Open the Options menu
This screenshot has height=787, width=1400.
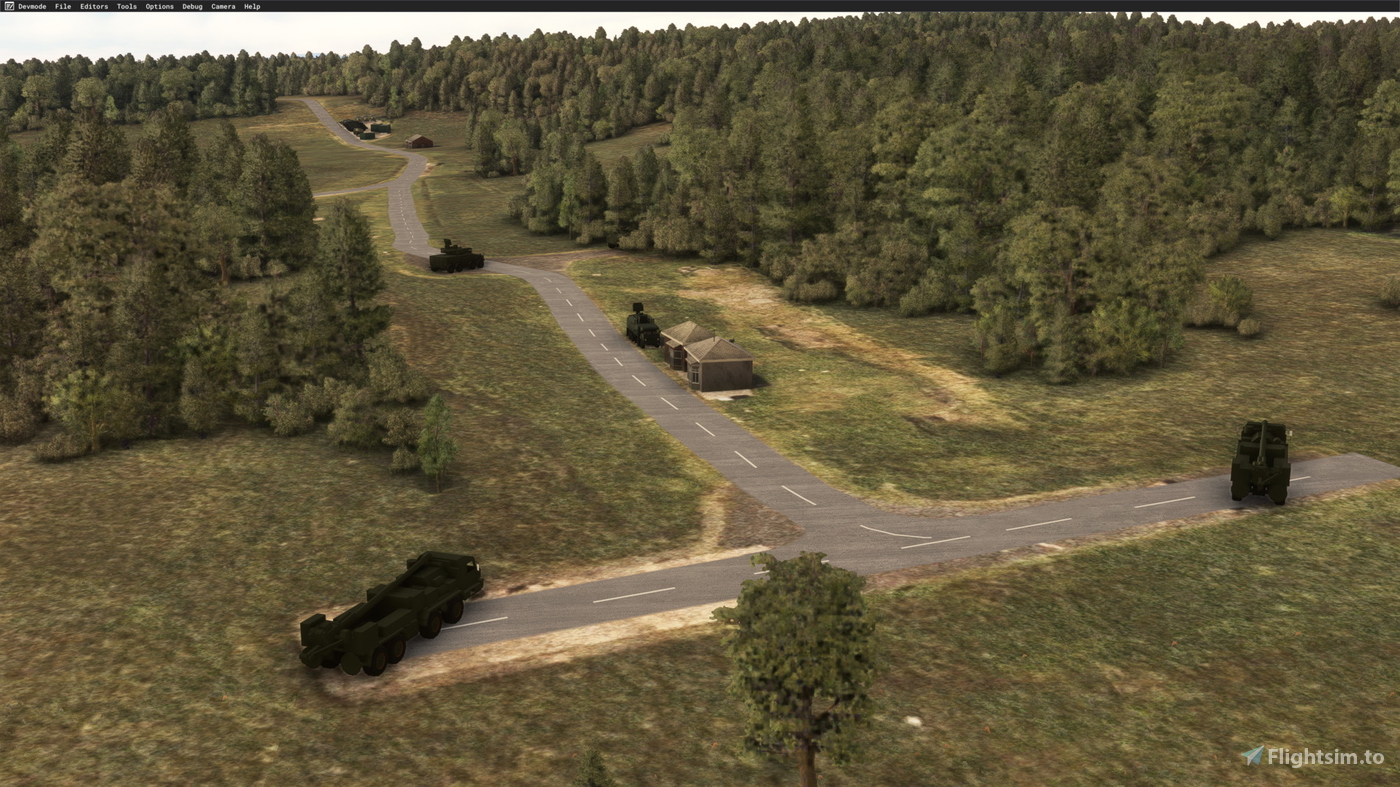pyautogui.click(x=158, y=4)
